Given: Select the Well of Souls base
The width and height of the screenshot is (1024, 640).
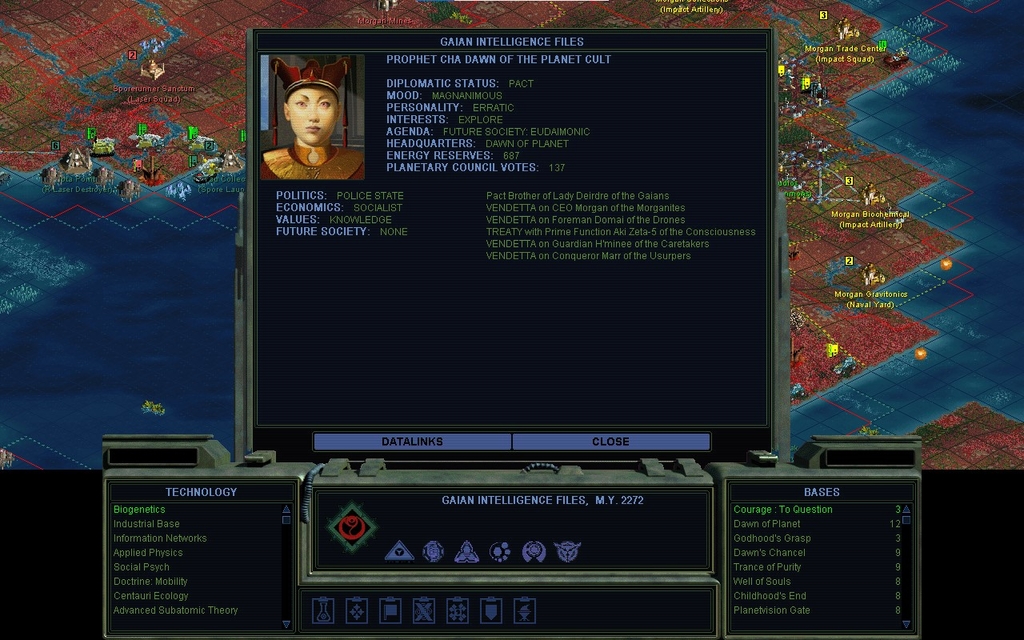Looking at the screenshot, I should coord(762,581).
